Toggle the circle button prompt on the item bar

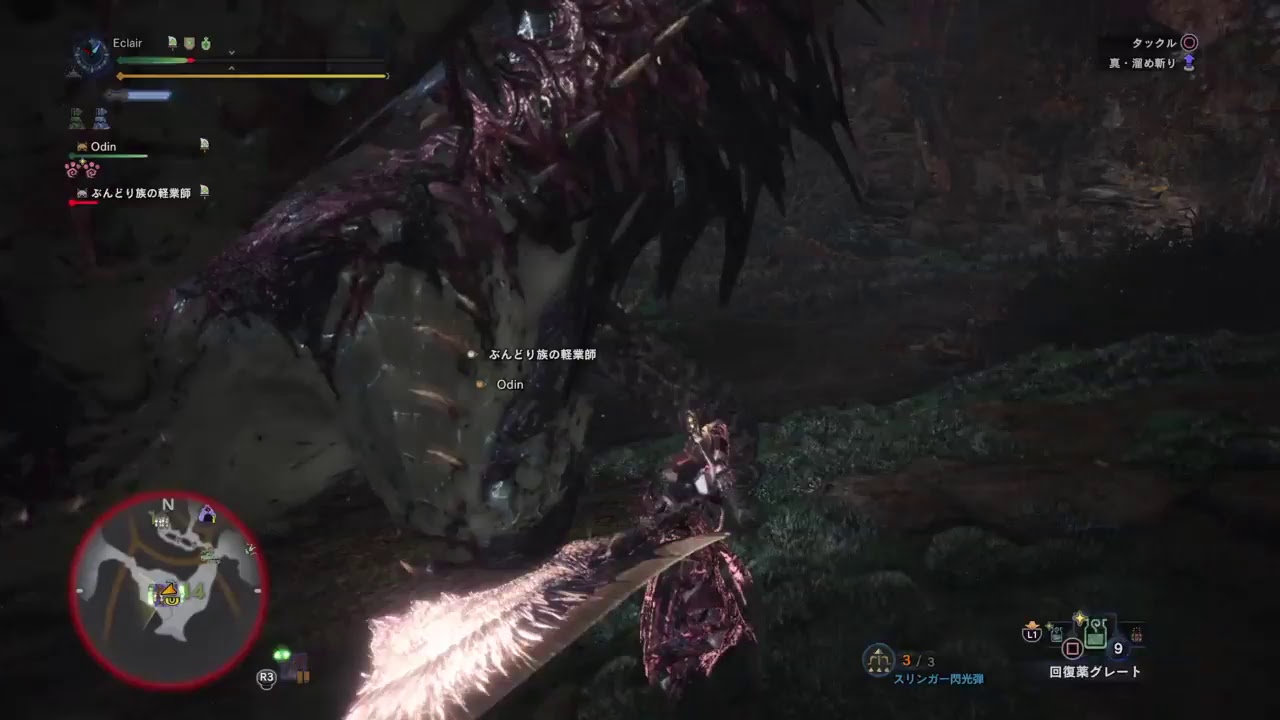tap(1072, 648)
